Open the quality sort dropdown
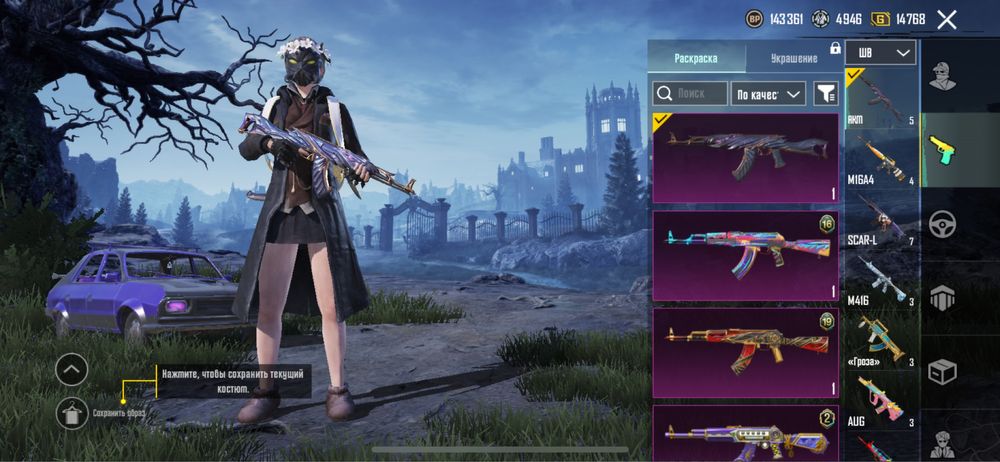This screenshot has height=462, width=1000. click(x=768, y=94)
